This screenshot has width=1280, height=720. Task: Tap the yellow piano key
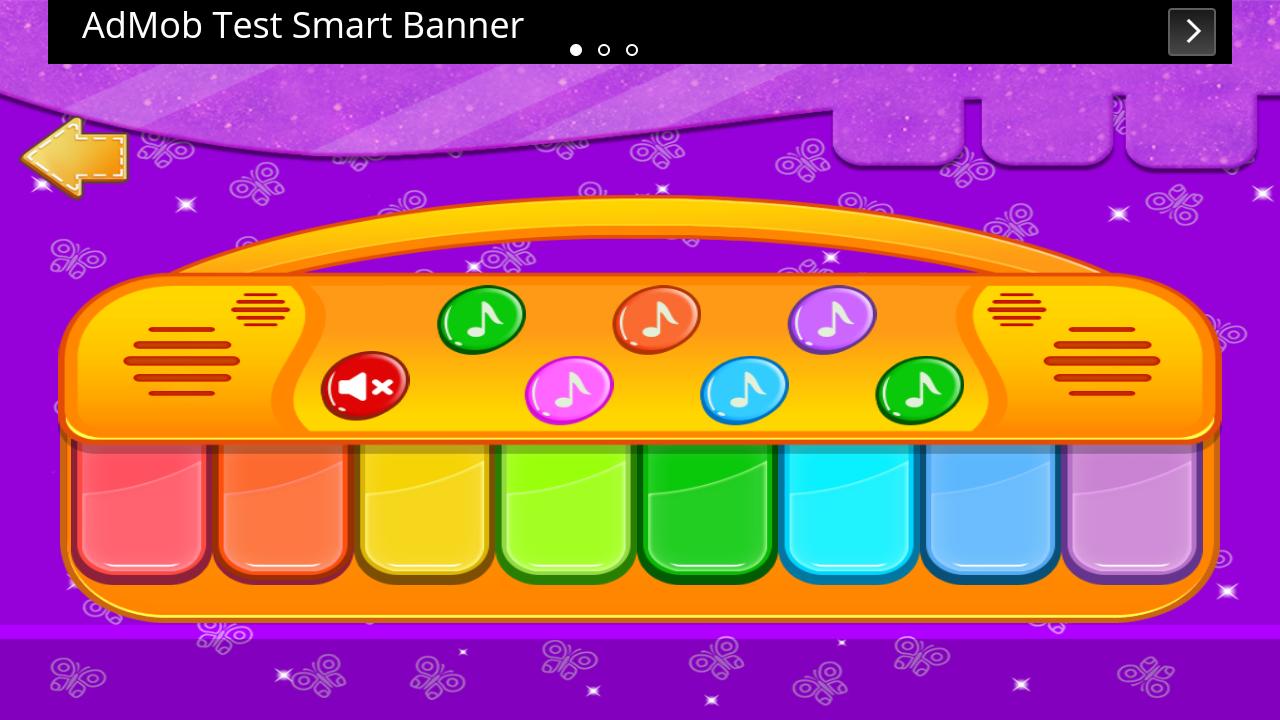tap(423, 510)
